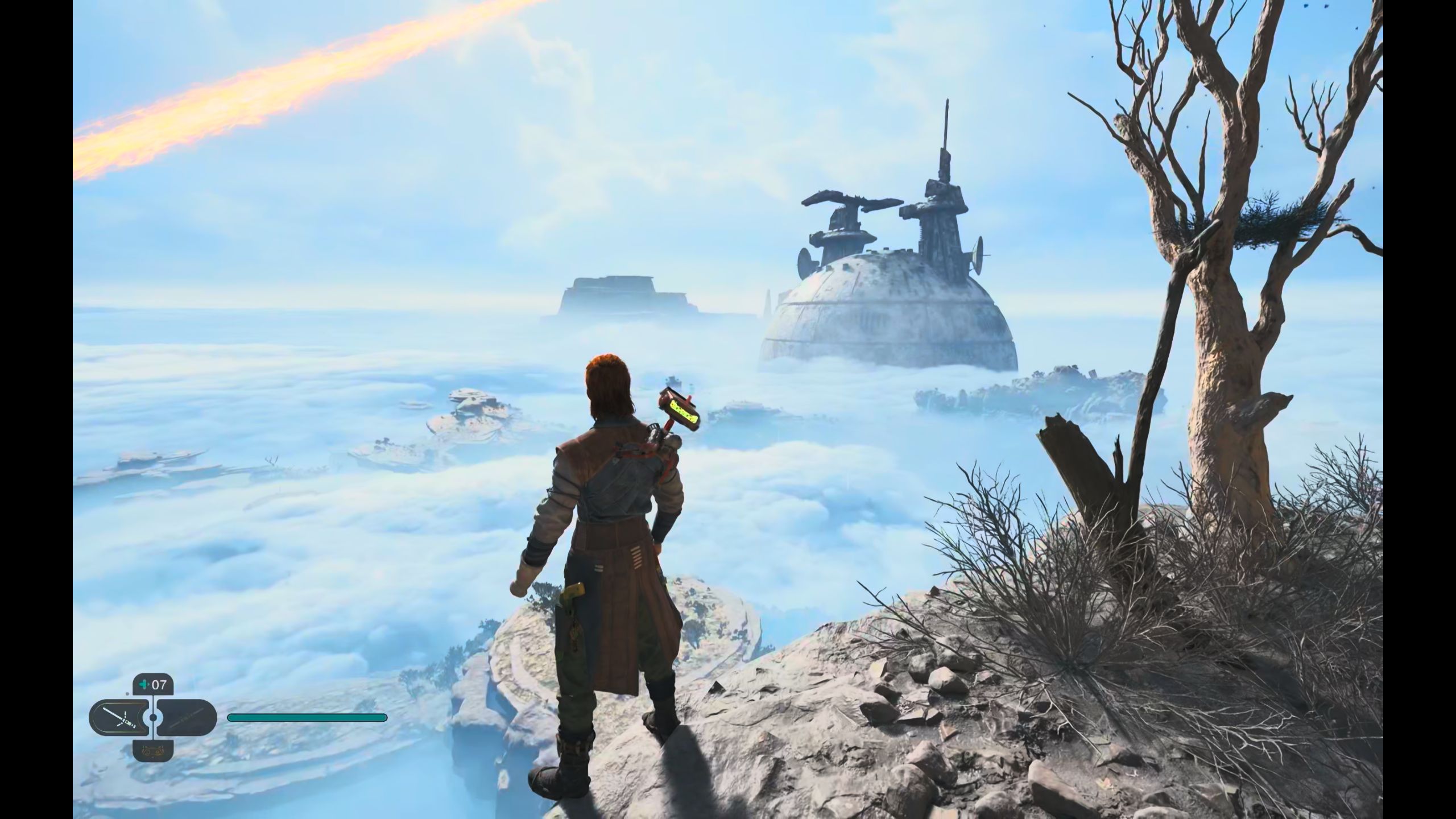Image resolution: width=1456 pixels, height=819 pixels.
Task: Select the crossguard lightsaber stance slot
Action: tap(121, 718)
